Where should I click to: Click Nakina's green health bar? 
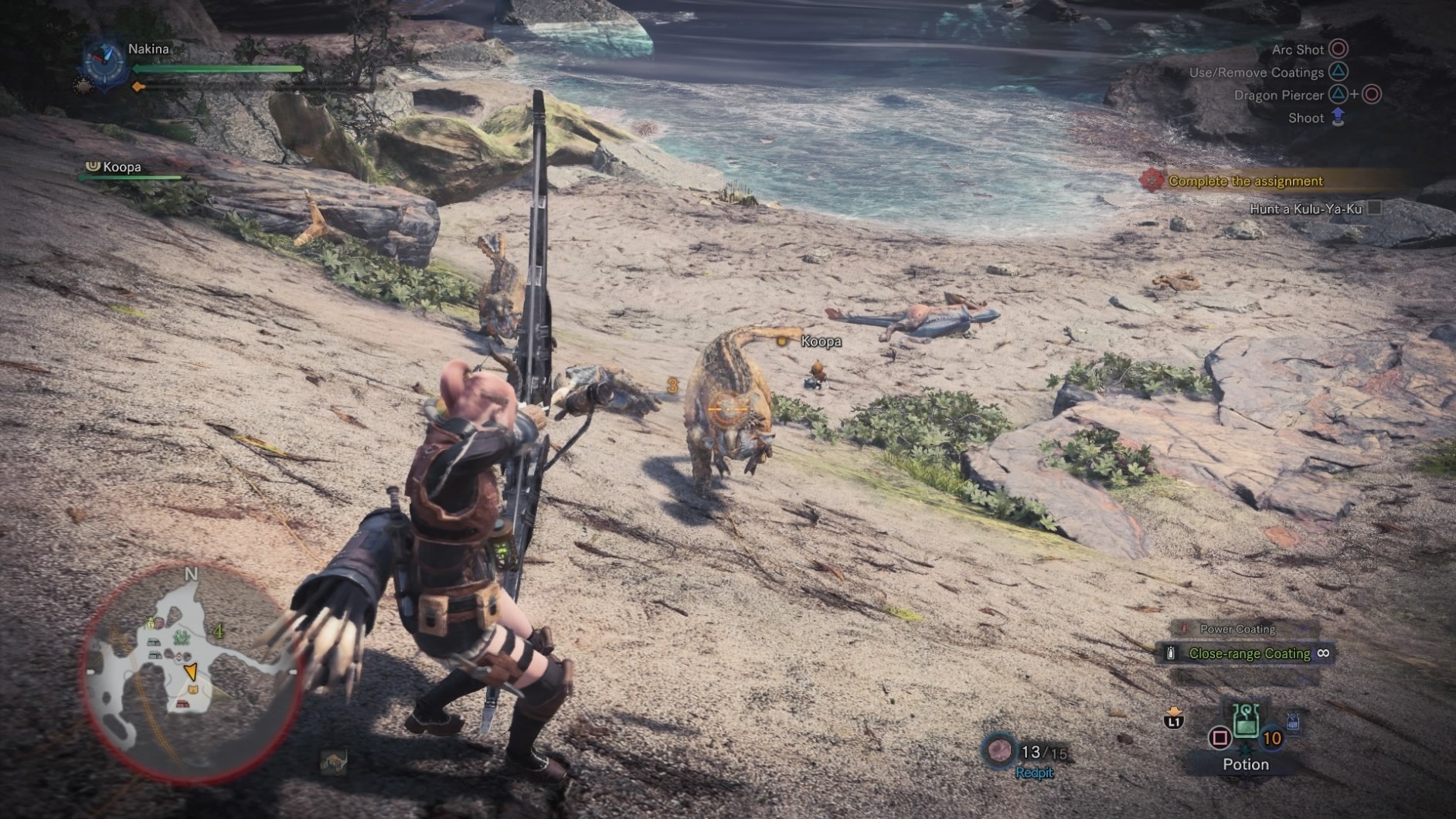coord(218,69)
